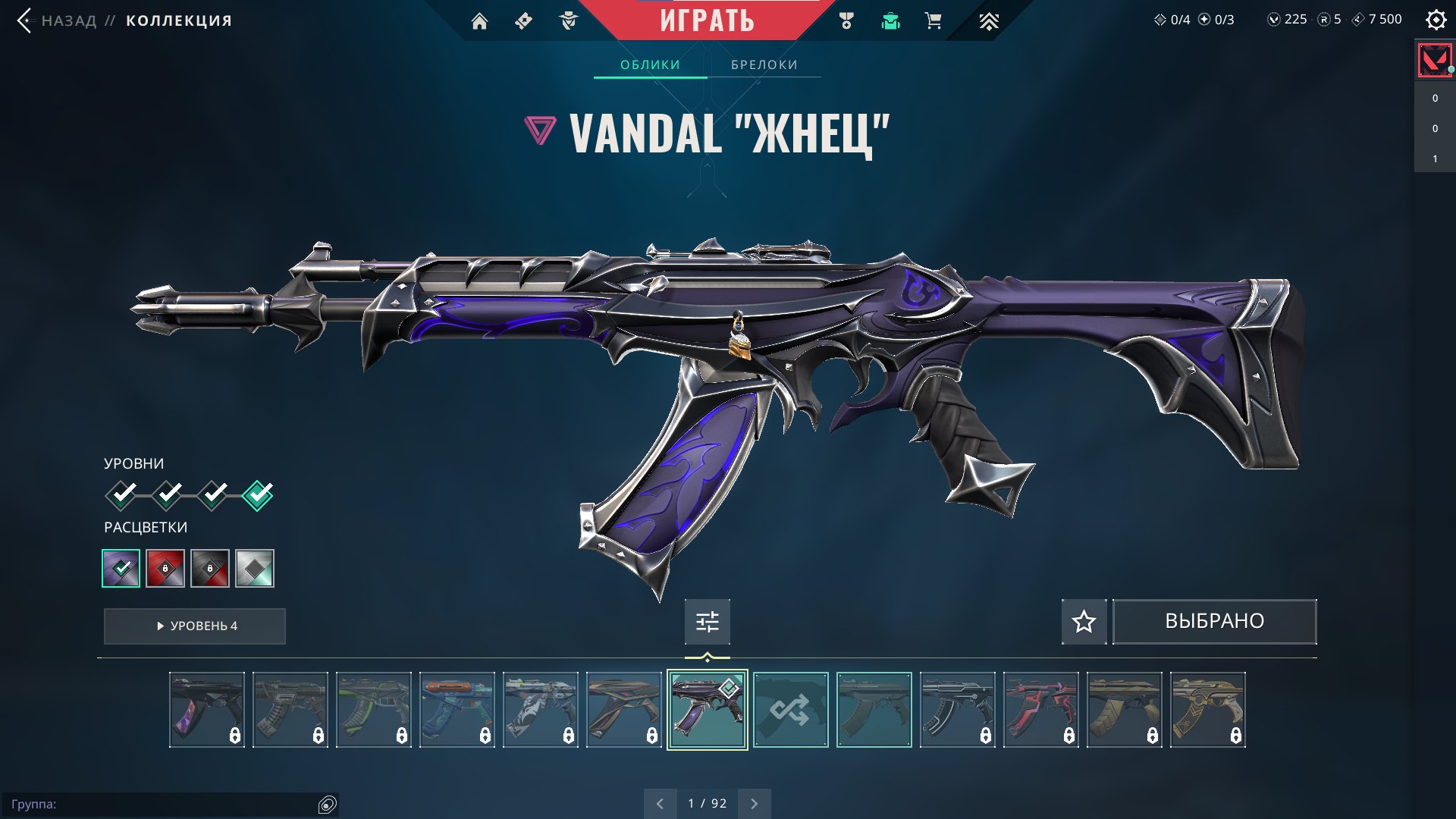Screen dimensions: 1456x819
Task: Open the Agents panel icon
Action: coord(569,20)
